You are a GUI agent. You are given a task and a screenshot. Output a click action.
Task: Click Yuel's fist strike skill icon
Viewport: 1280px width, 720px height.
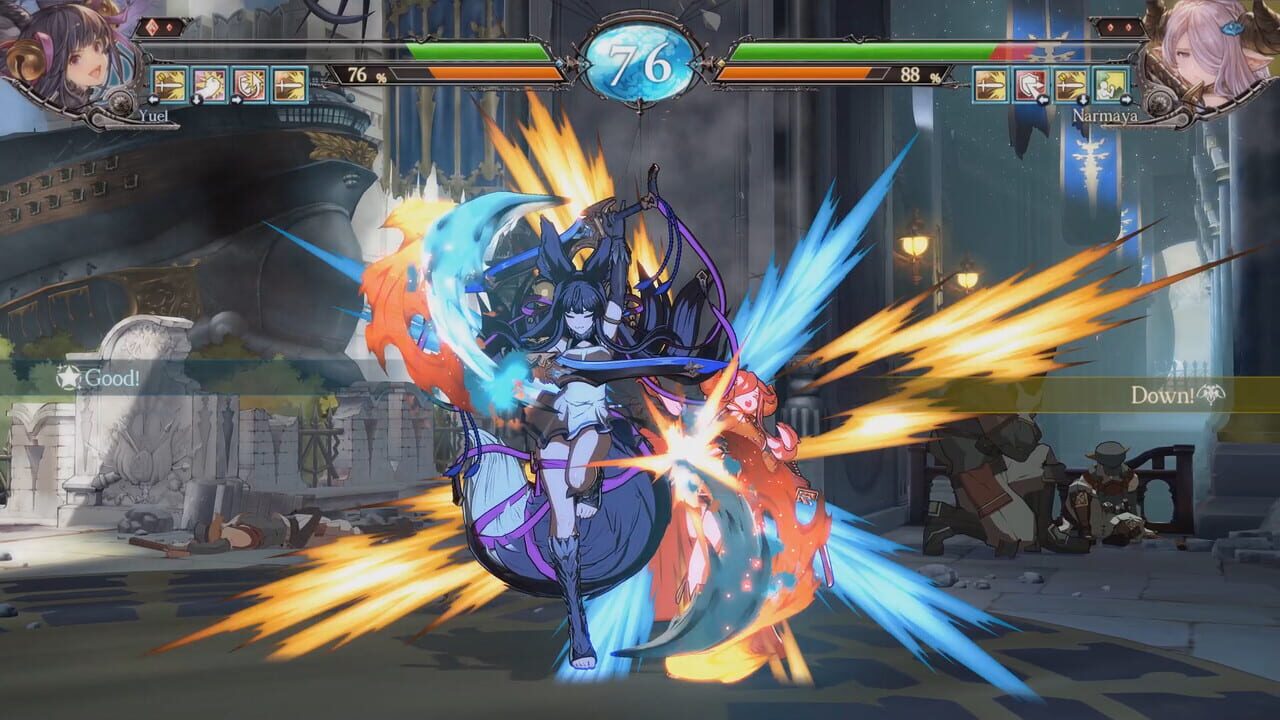[x=209, y=85]
